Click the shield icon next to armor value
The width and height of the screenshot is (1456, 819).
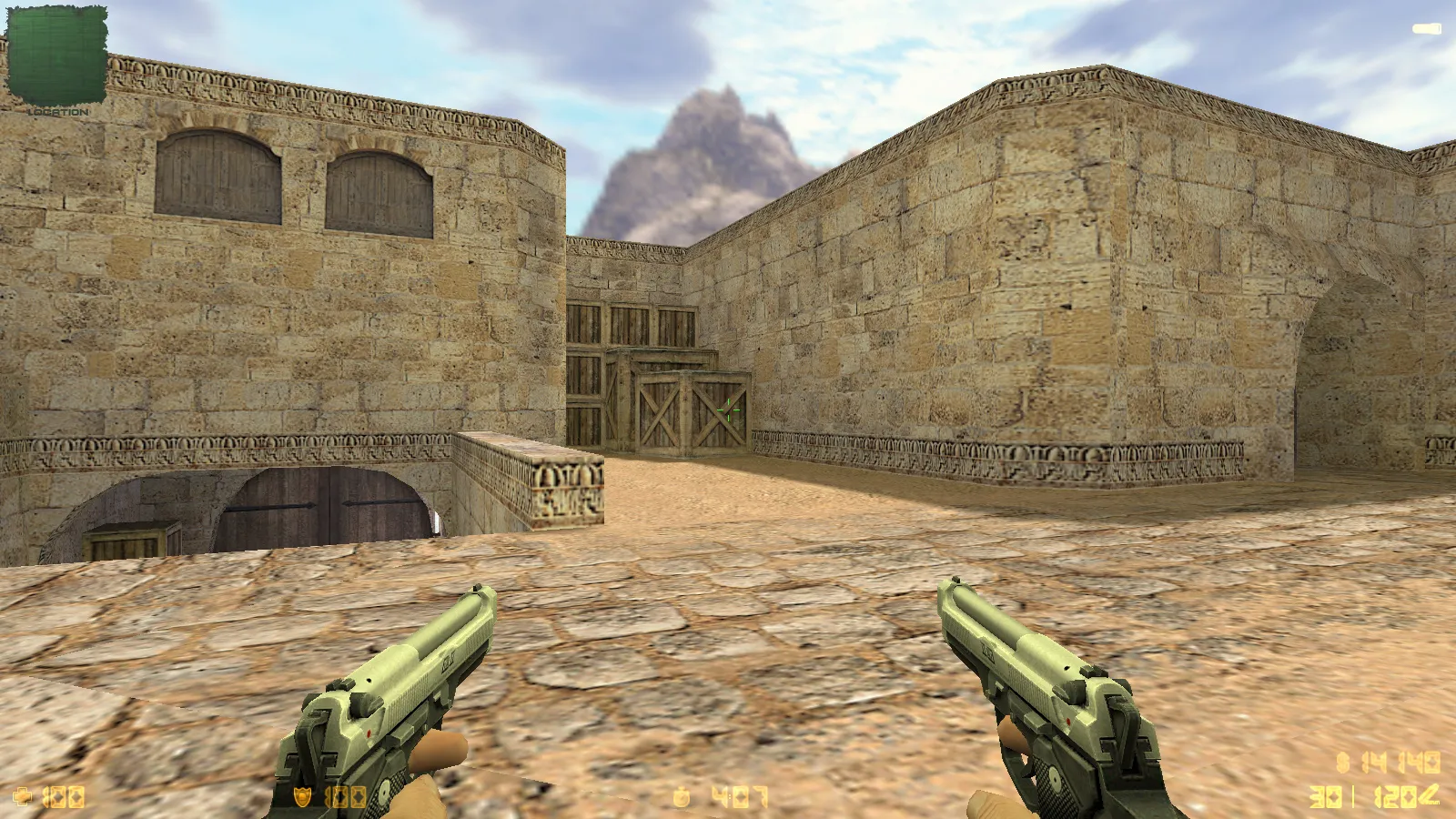coord(304,798)
